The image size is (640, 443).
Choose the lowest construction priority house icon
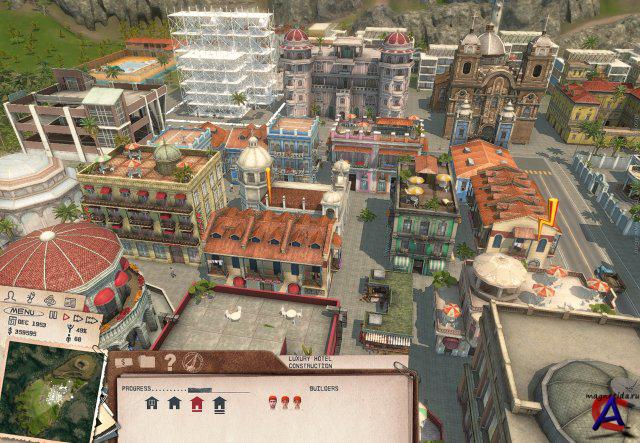pyautogui.click(x=152, y=403)
